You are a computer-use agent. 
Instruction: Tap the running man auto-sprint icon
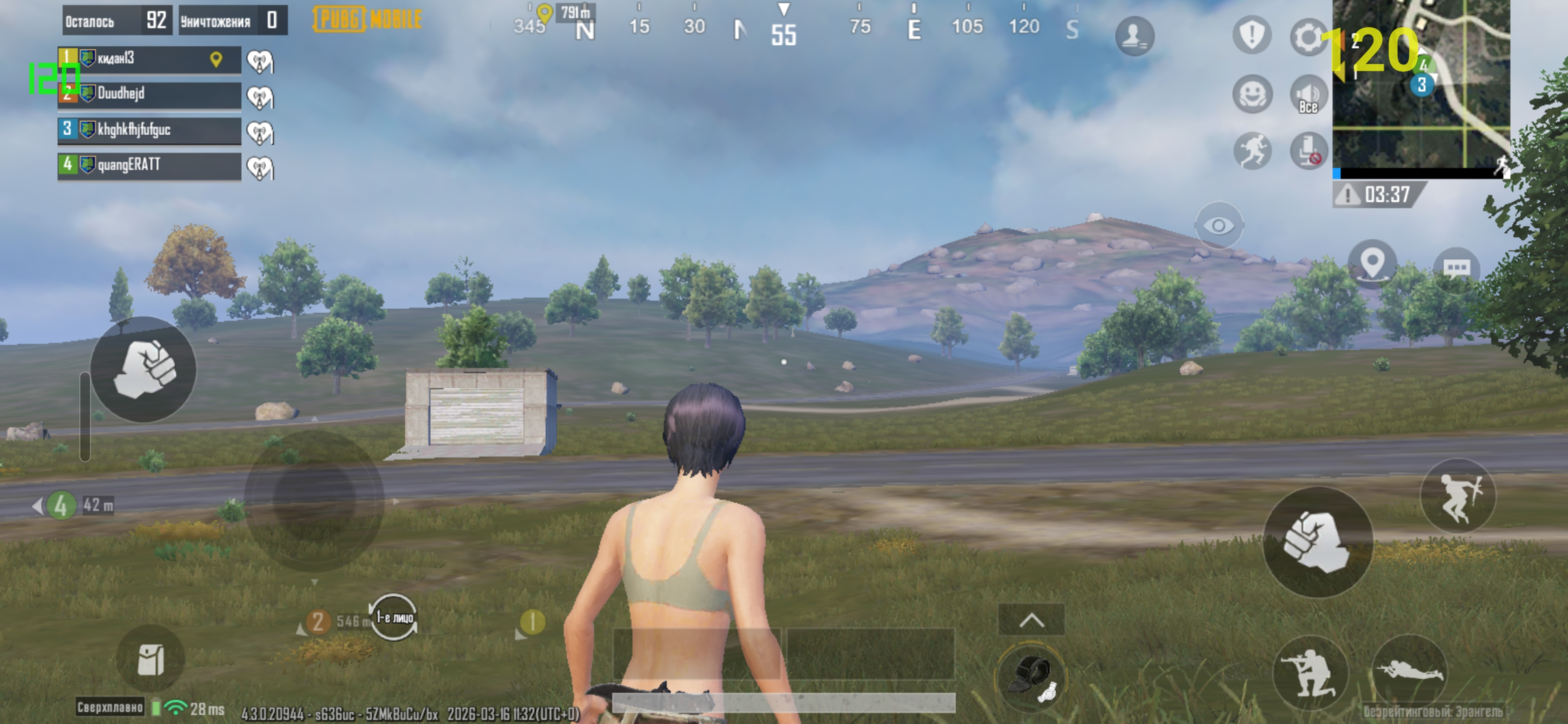click(1252, 150)
